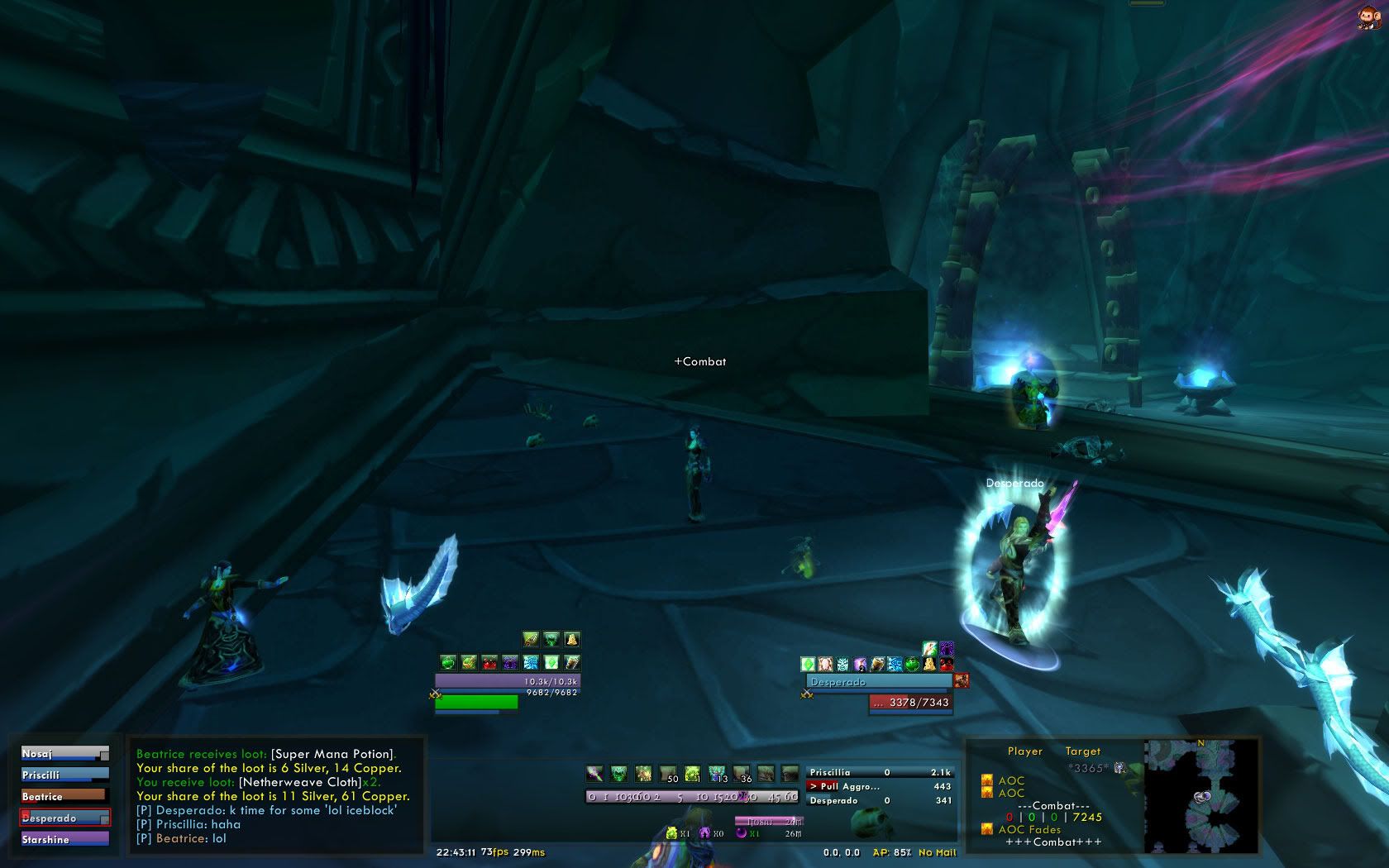This screenshot has width=1389, height=868.
Task: Select Desperado's red-outlined party frame
Action: point(64,818)
